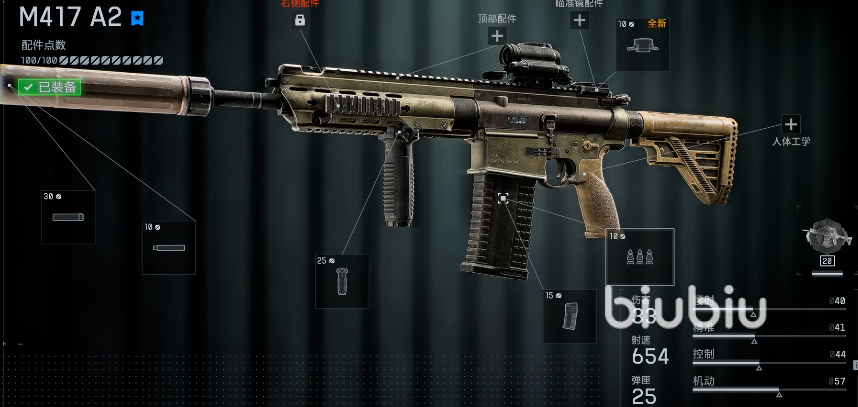The height and width of the screenshot is (407, 858).
Task: Add a 瞄准镜配件 scope attachment
Action: pos(579,20)
